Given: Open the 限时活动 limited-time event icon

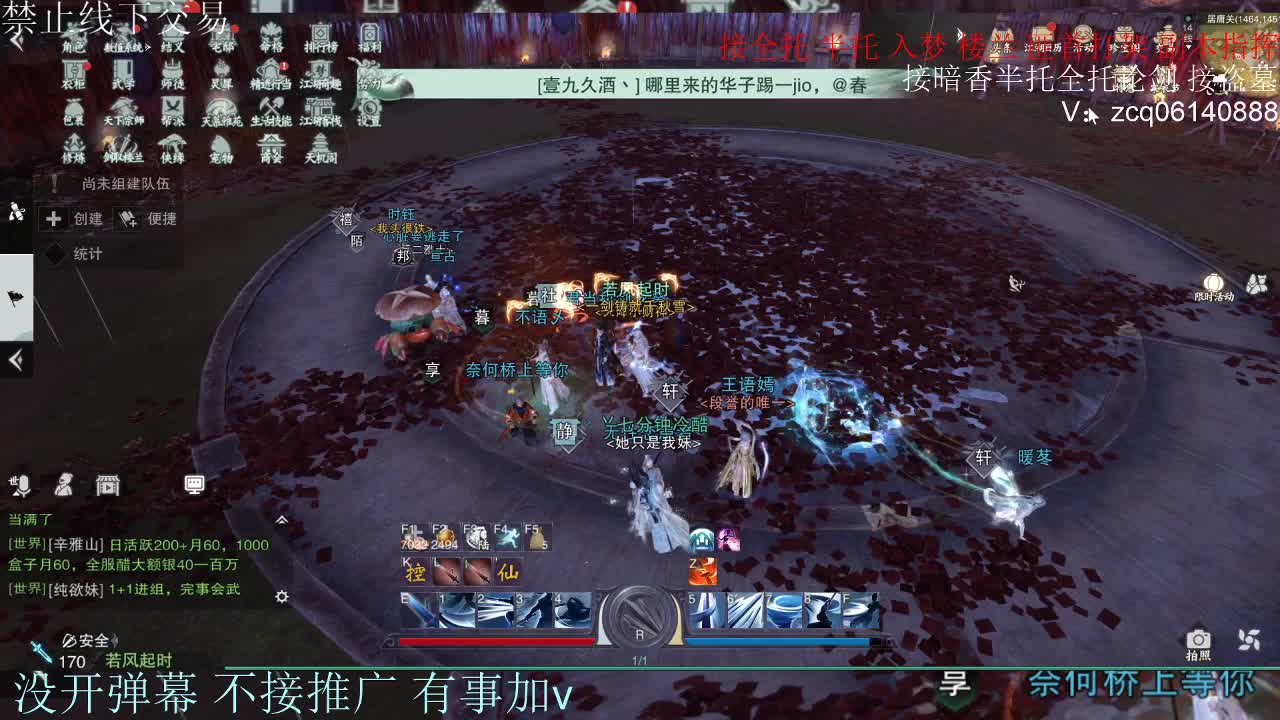Looking at the screenshot, I should click(x=1212, y=283).
